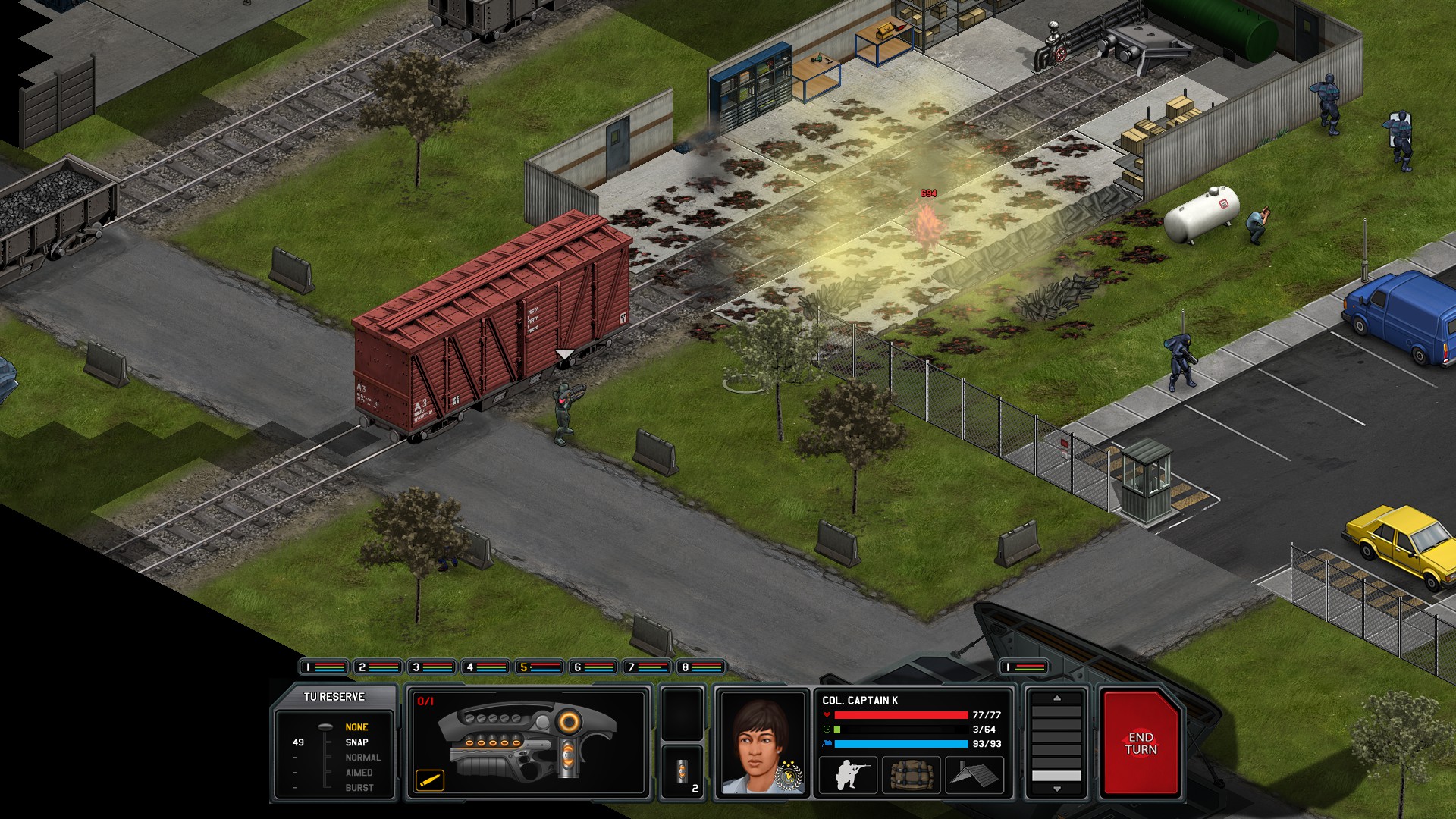The width and height of the screenshot is (1456, 819).
Task: Click the roof visibility icon
Action: pyautogui.click(x=974, y=776)
